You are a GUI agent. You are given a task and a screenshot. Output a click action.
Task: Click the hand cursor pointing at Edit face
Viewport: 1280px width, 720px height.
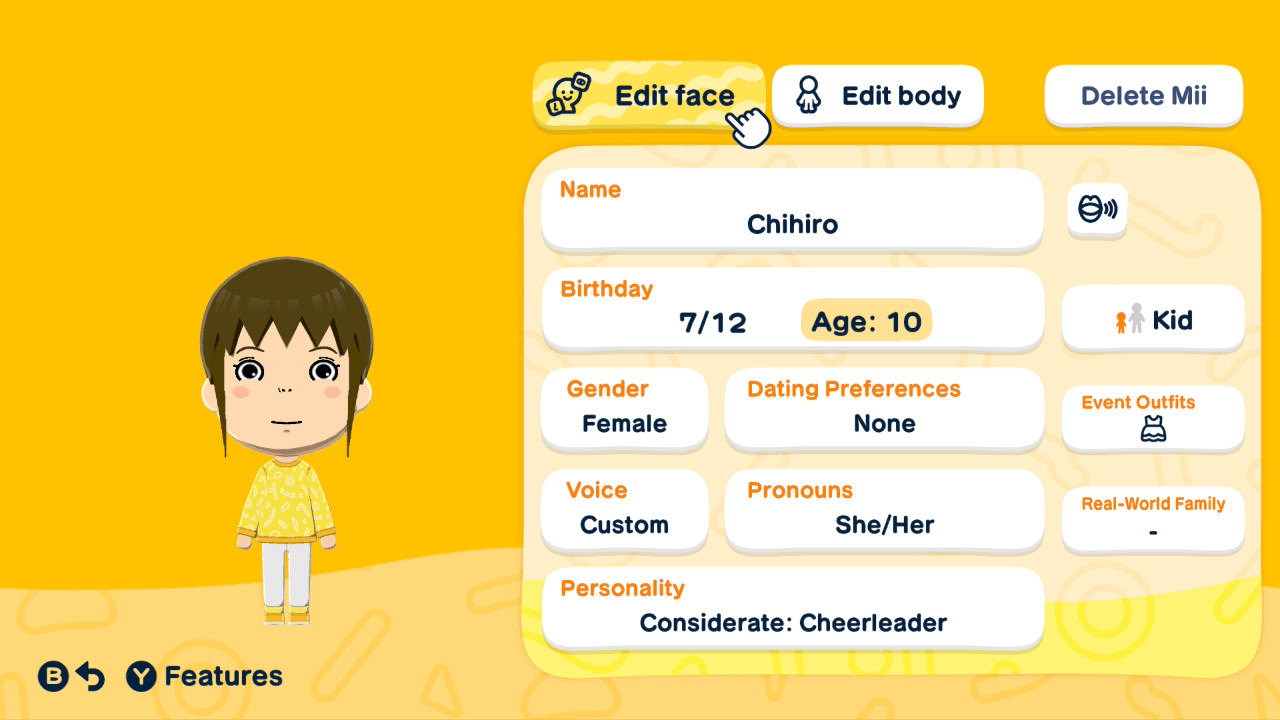pyautogui.click(x=748, y=126)
